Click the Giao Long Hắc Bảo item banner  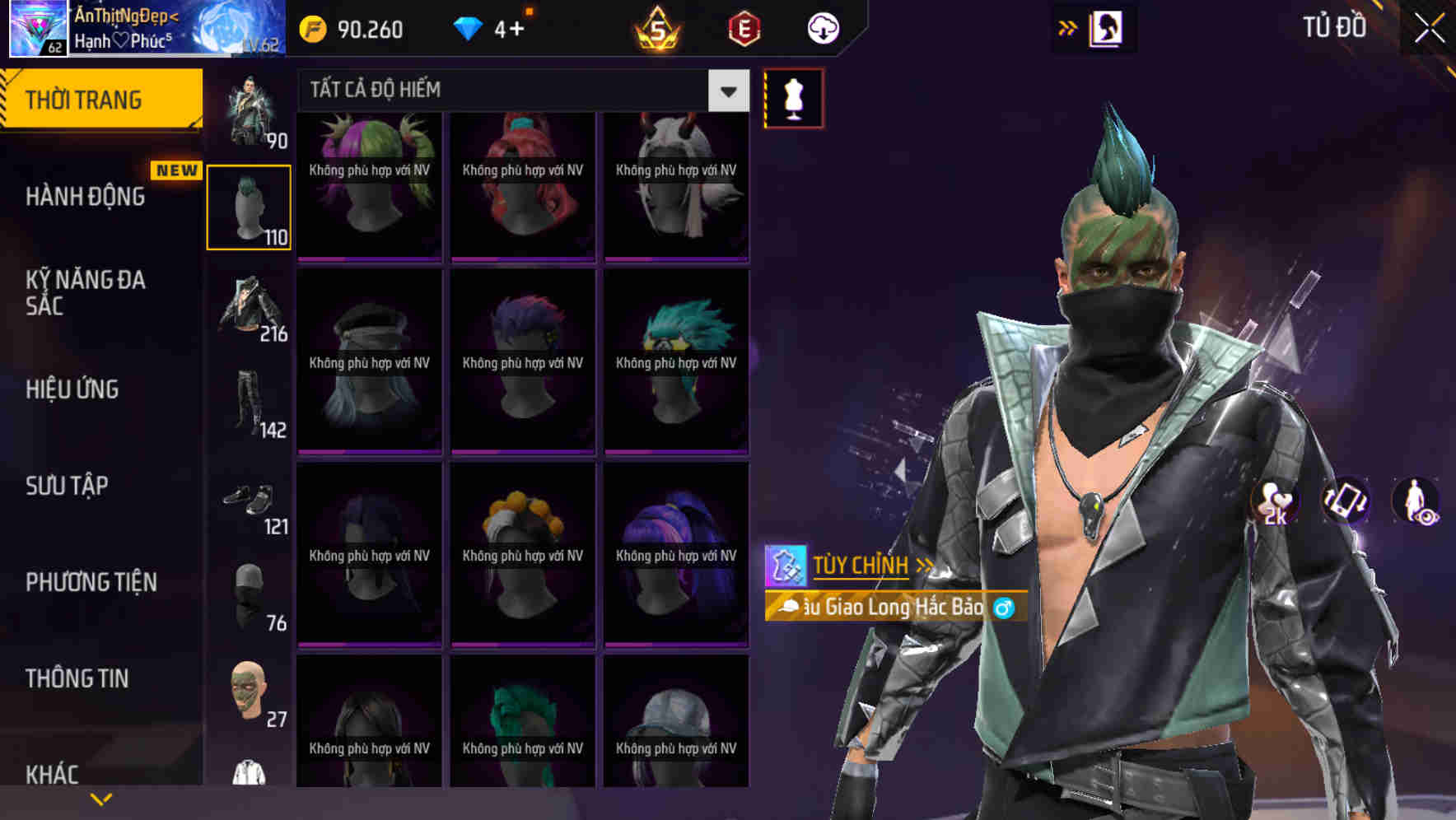pos(889,609)
